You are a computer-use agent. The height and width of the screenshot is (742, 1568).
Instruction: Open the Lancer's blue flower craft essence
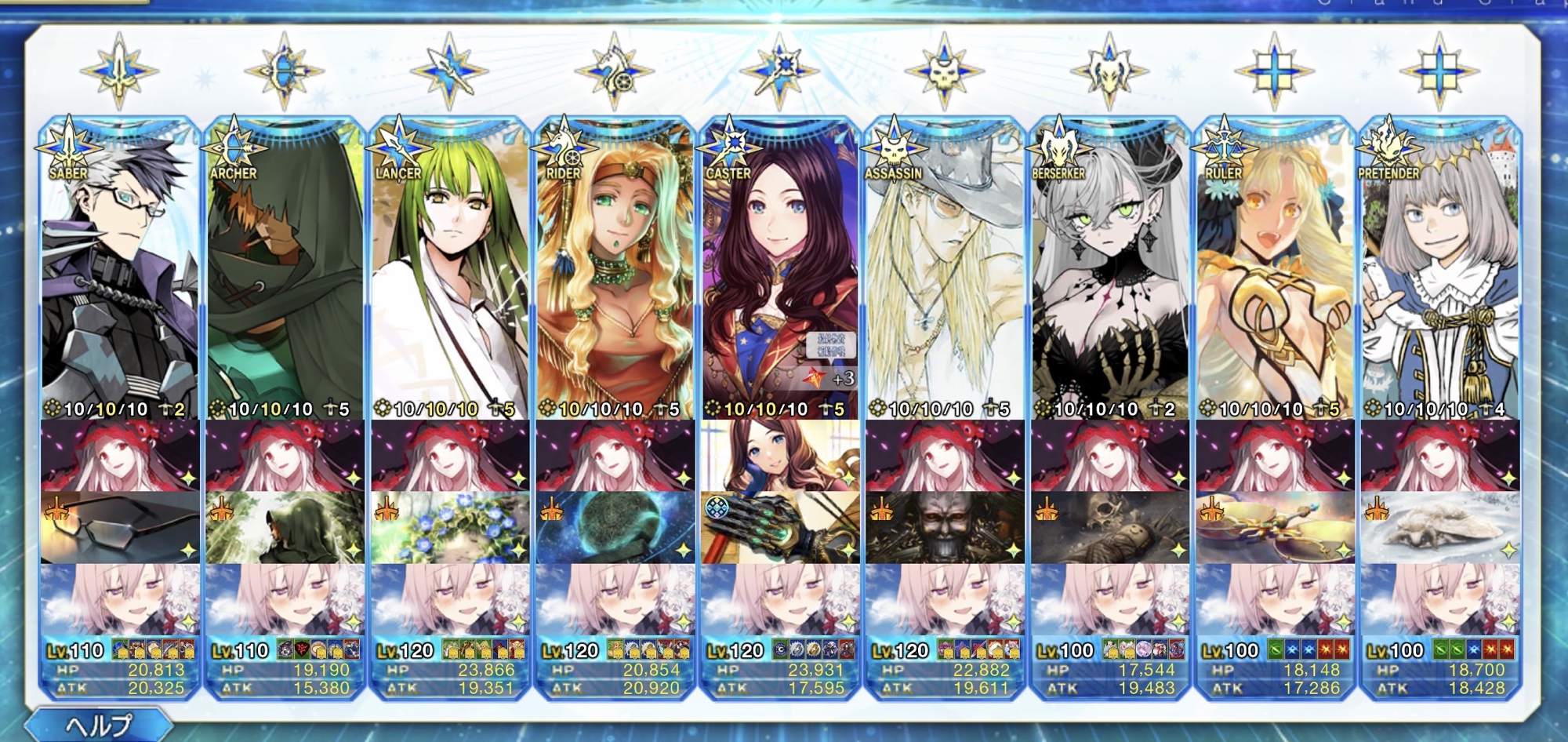click(x=449, y=527)
